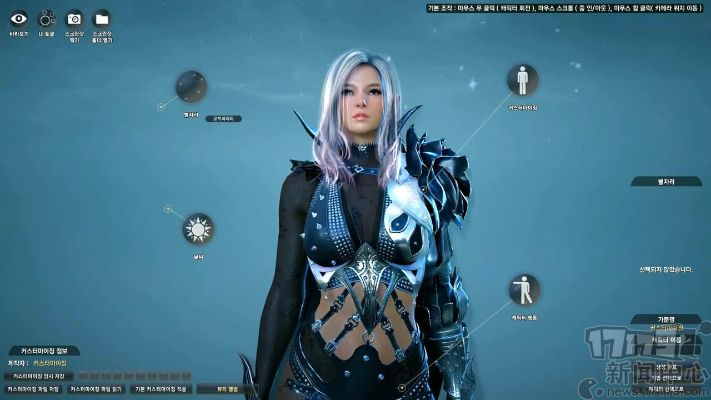Open the customization standing-figure icon
This screenshot has height=400, width=711.
[x=522, y=80]
